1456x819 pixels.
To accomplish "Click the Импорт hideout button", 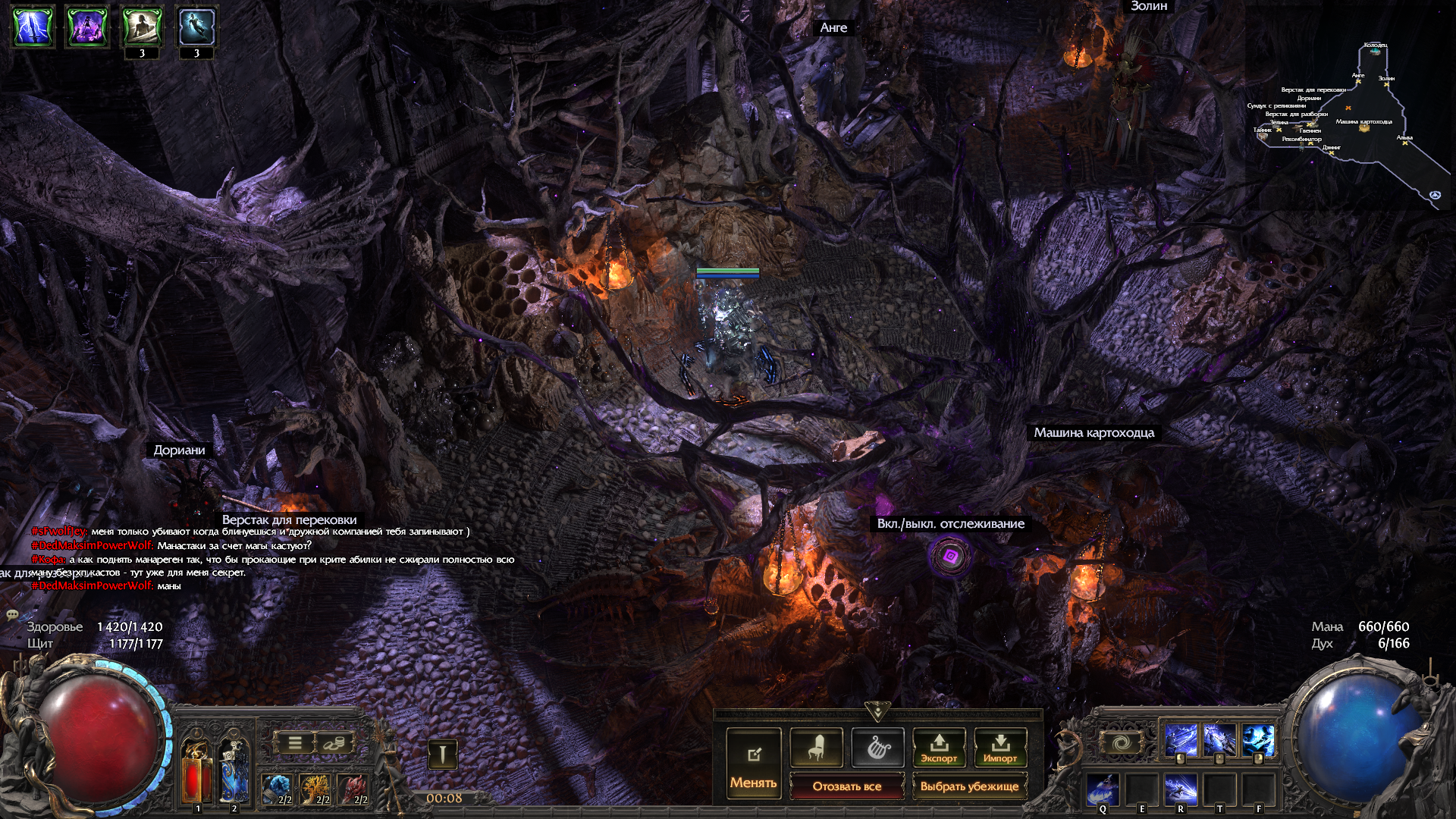I will pyautogui.click(x=1000, y=748).
